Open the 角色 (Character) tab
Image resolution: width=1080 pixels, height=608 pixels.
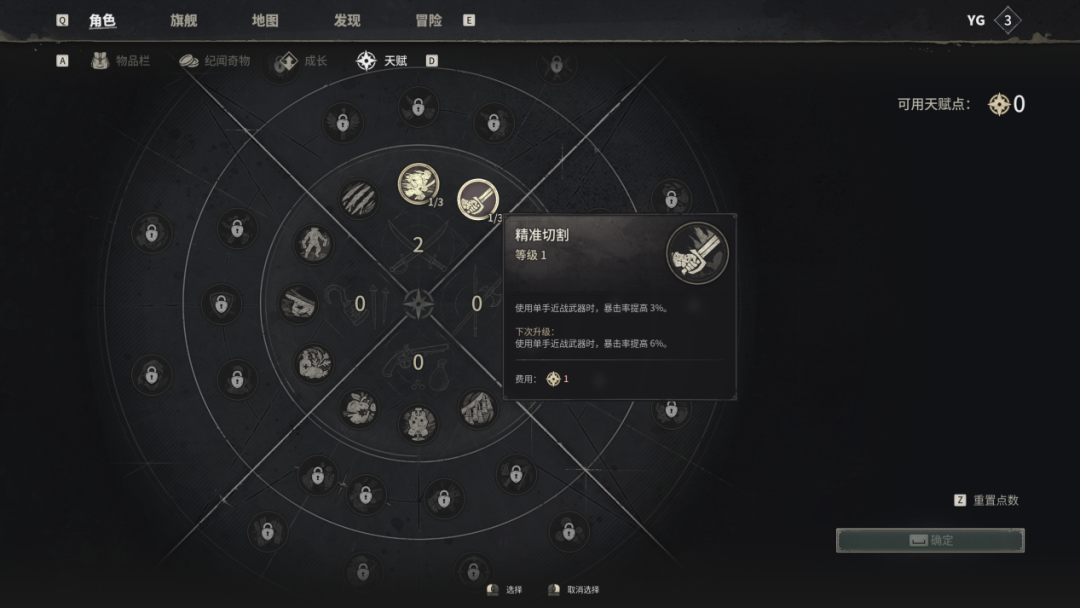tap(102, 21)
